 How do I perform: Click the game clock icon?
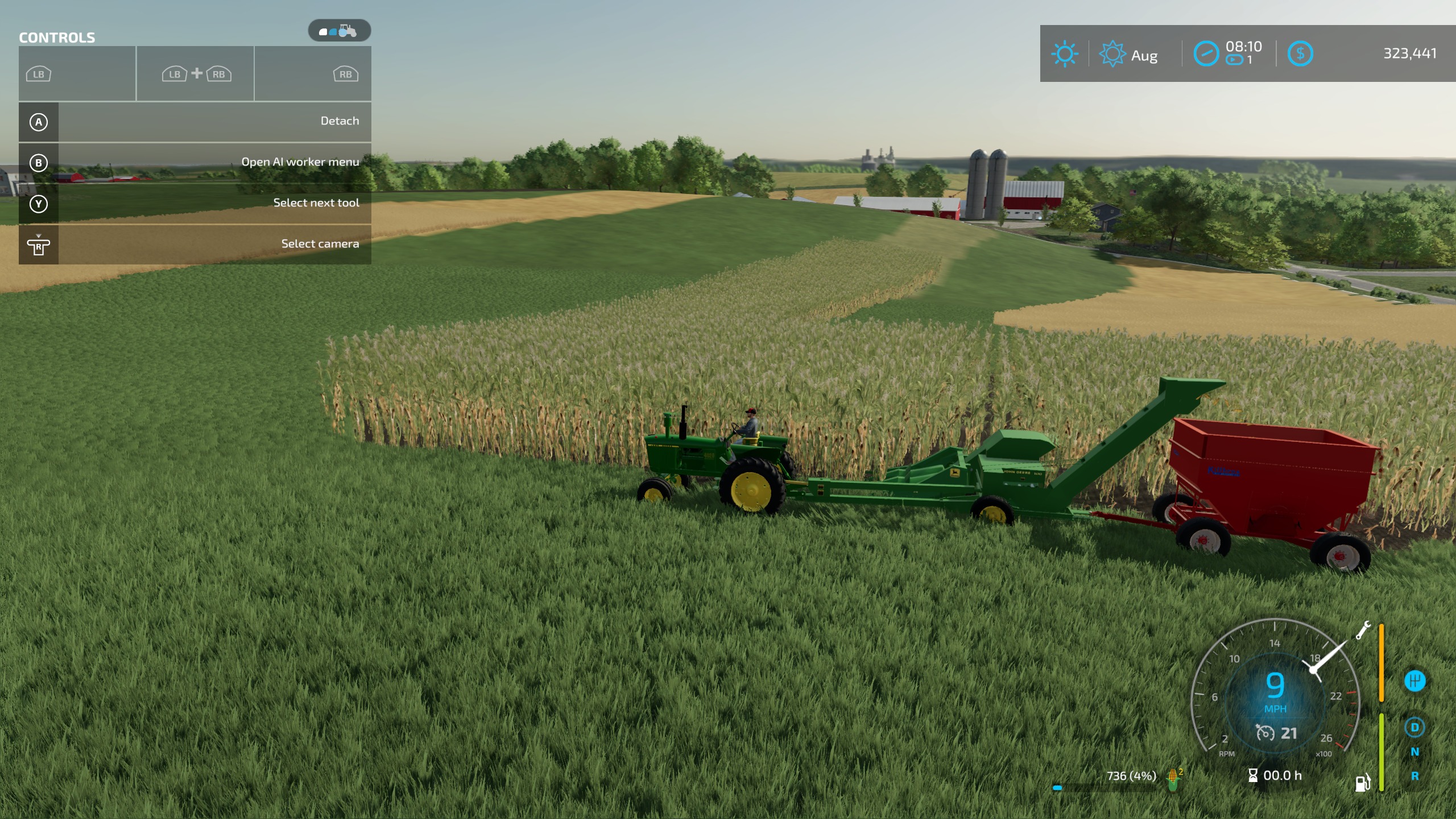[1206, 55]
